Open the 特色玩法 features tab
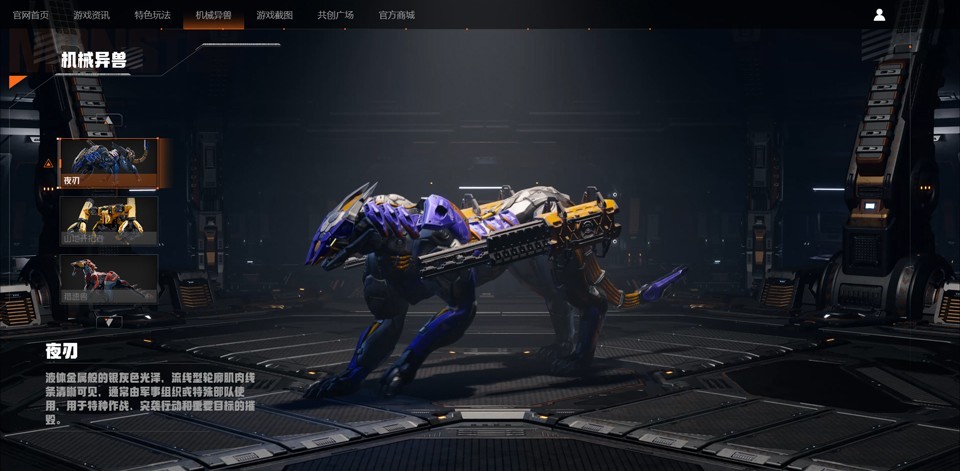Screen dimensions: 960x471 tap(152, 15)
